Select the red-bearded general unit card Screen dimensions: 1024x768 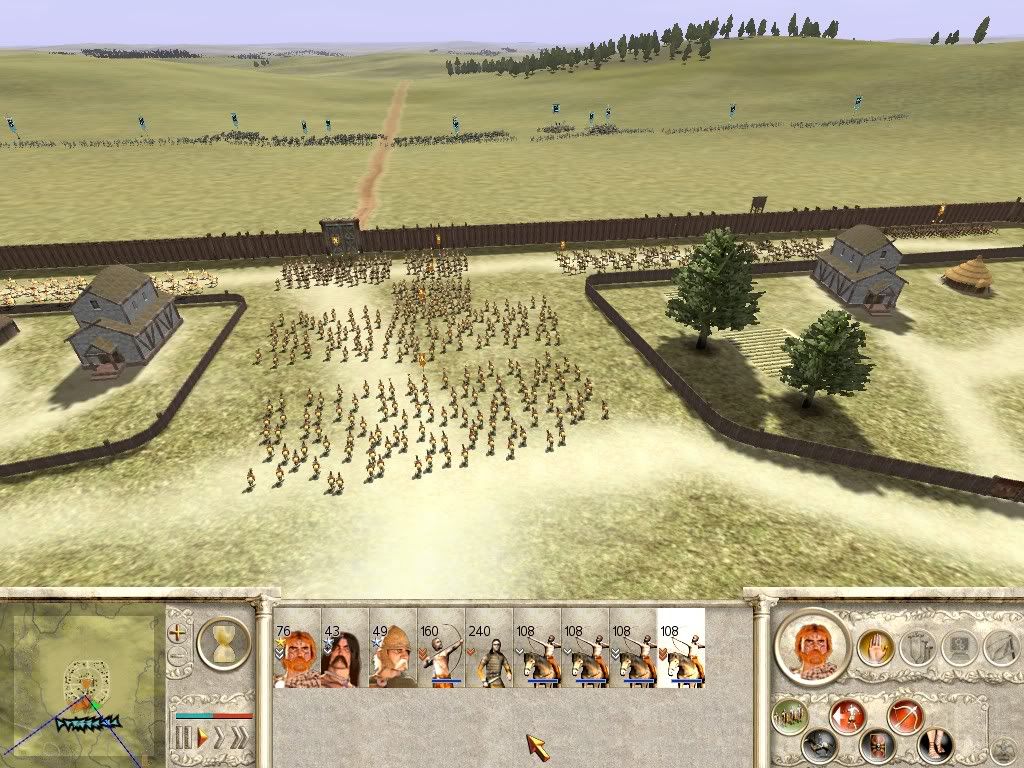[x=297, y=648]
